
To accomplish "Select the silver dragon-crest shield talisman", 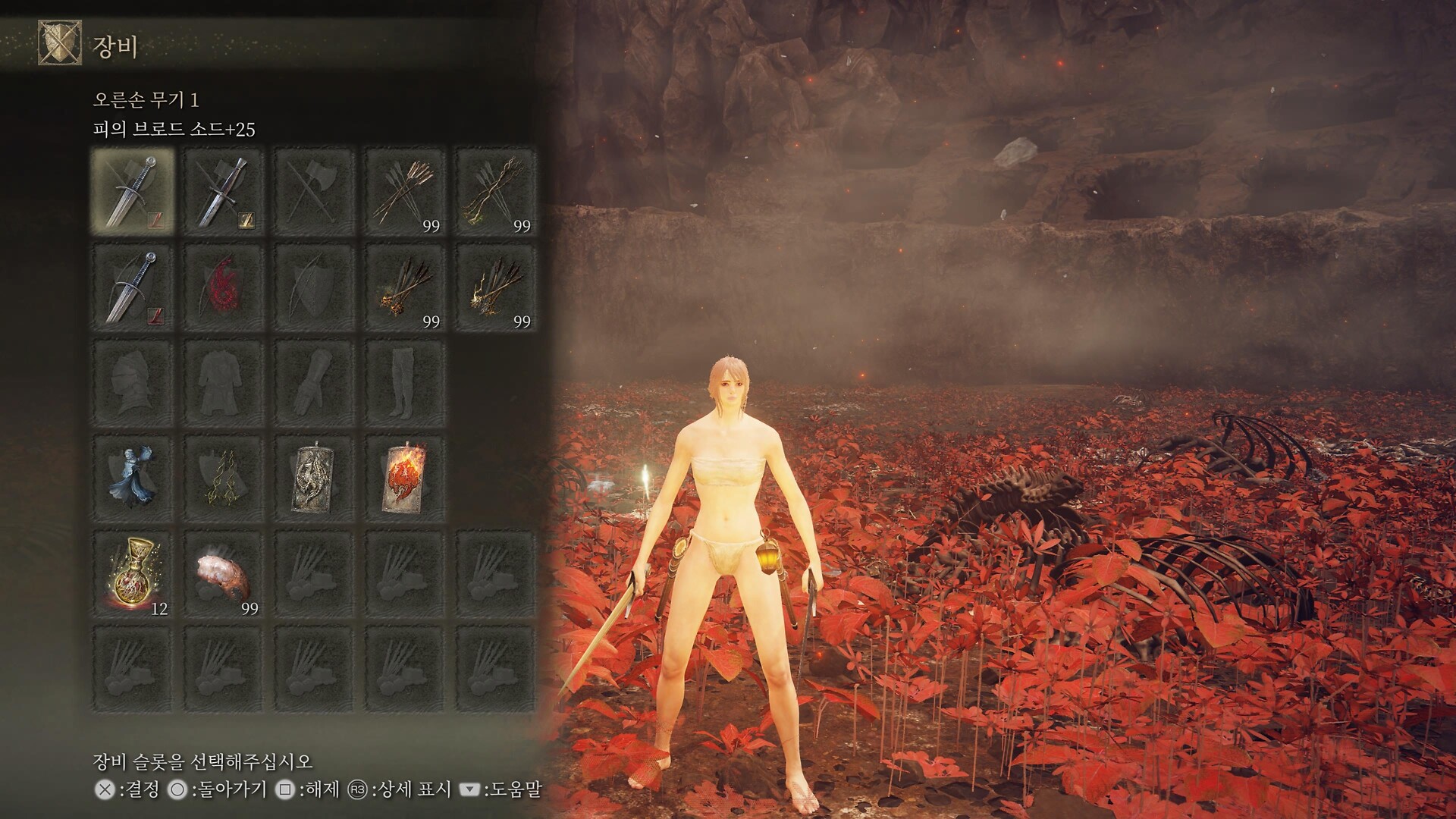I will tap(314, 479).
